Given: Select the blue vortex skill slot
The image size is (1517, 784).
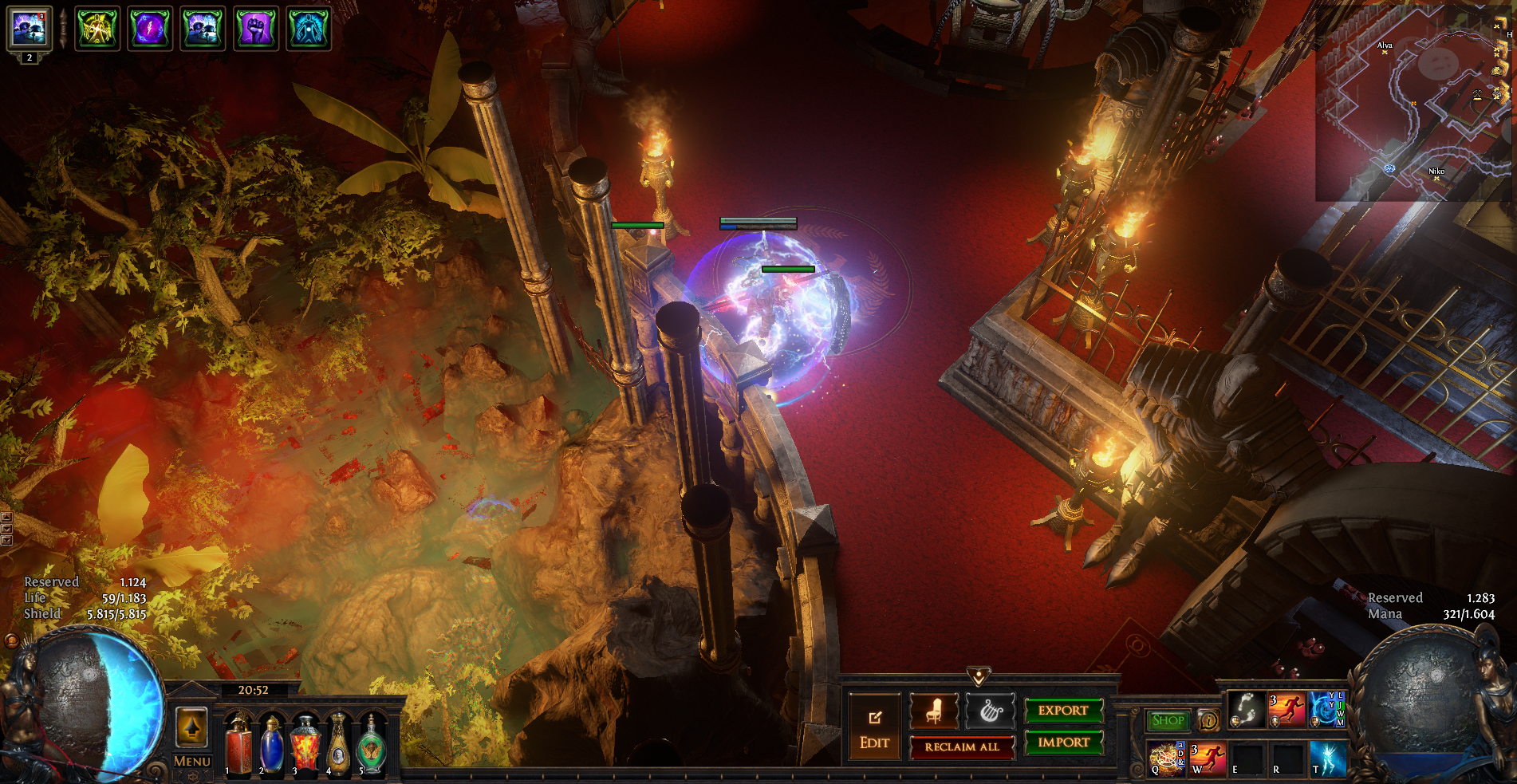Looking at the screenshot, I should tap(1326, 709).
